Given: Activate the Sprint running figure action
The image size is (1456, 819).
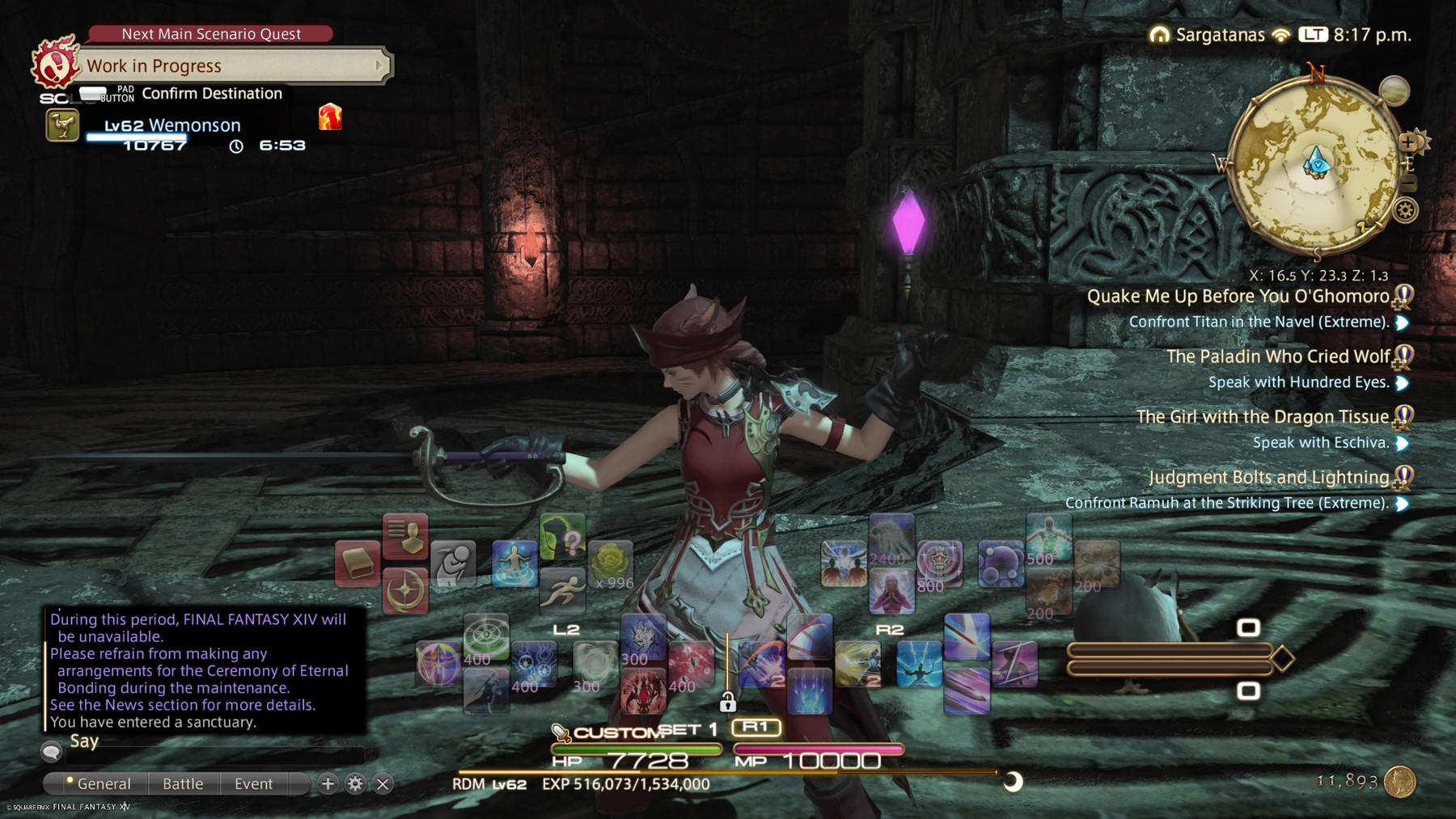Looking at the screenshot, I should coord(562,589).
